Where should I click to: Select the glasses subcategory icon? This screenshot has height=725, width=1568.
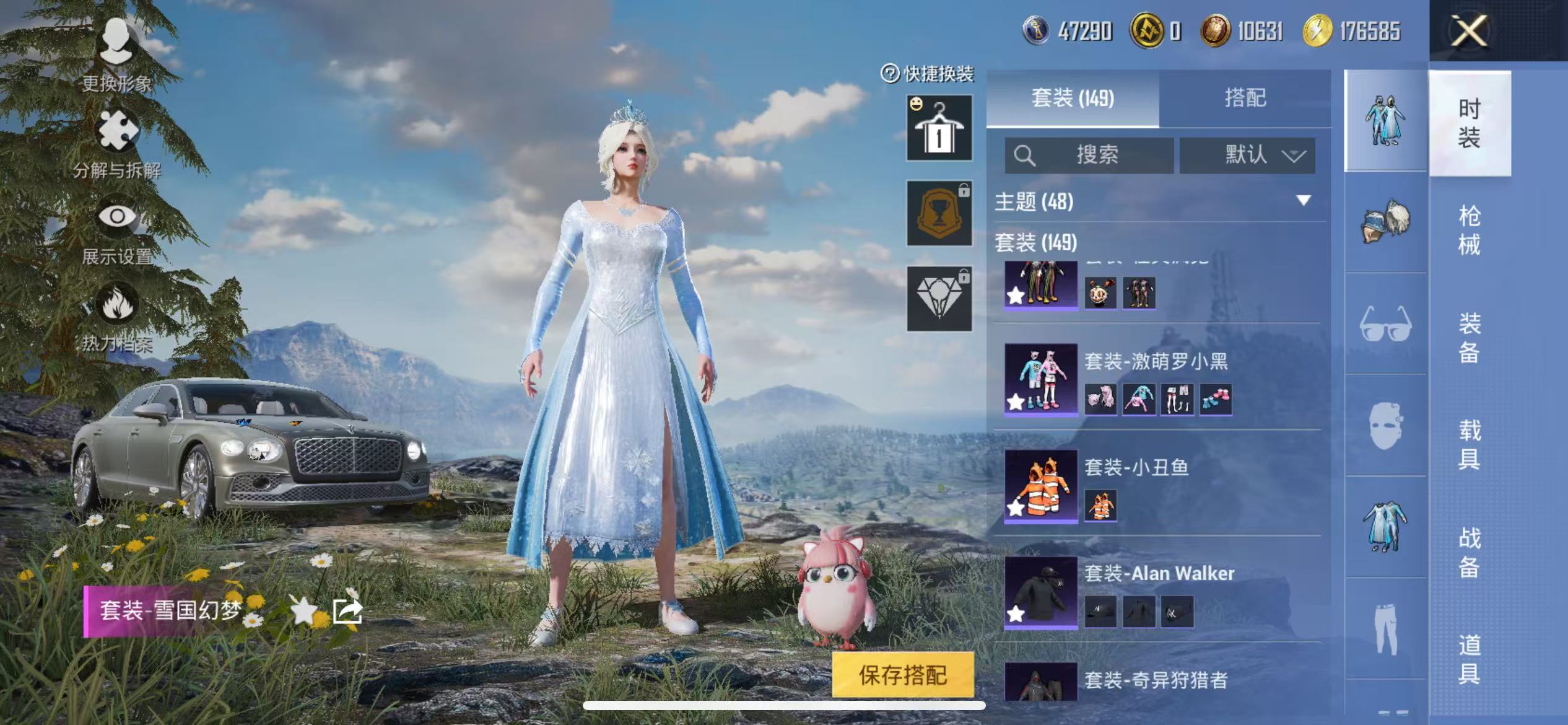pos(1385,323)
